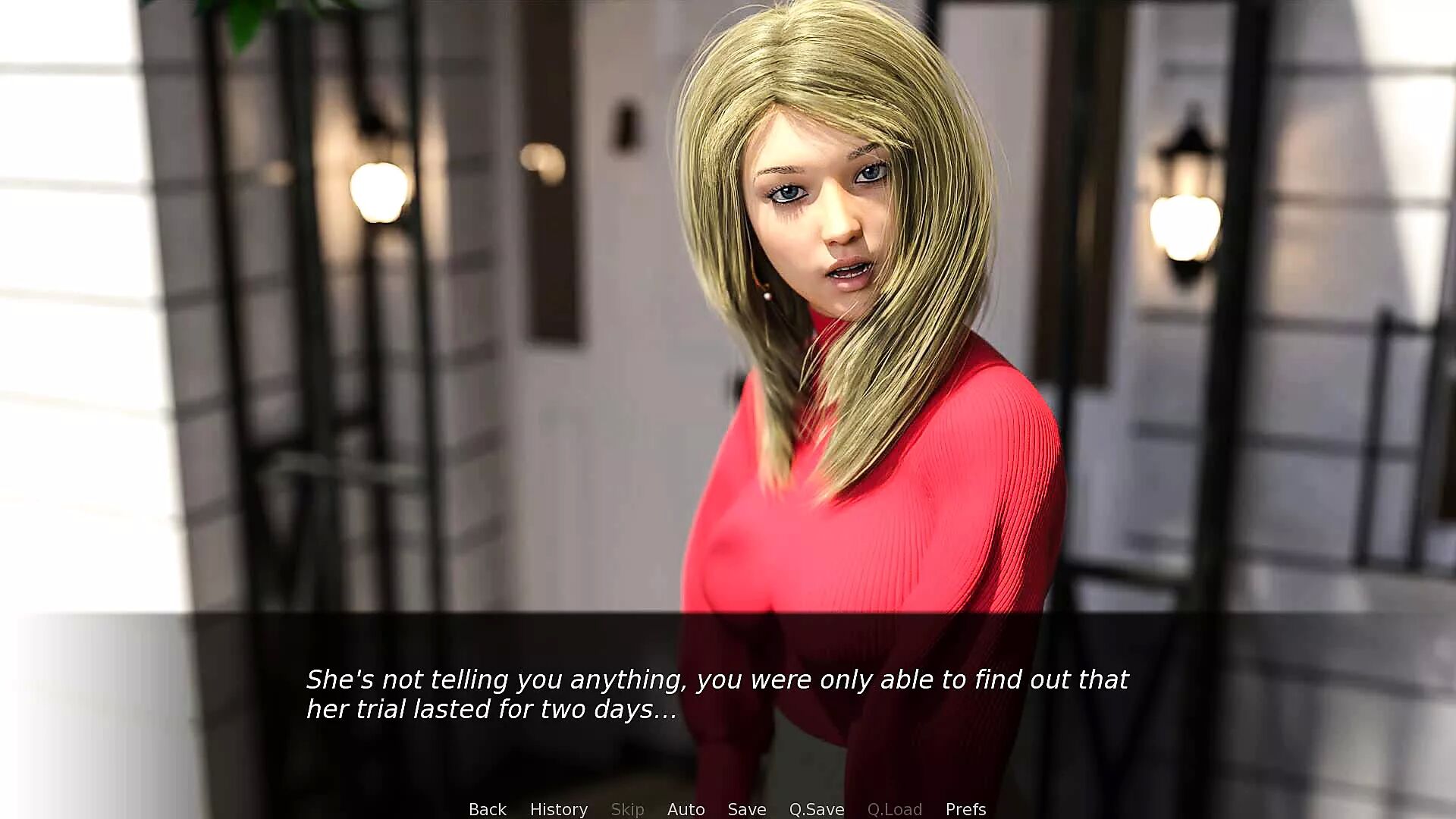The image size is (1456, 819).
Task: Quick save with Q.Save
Action: (816, 809)
